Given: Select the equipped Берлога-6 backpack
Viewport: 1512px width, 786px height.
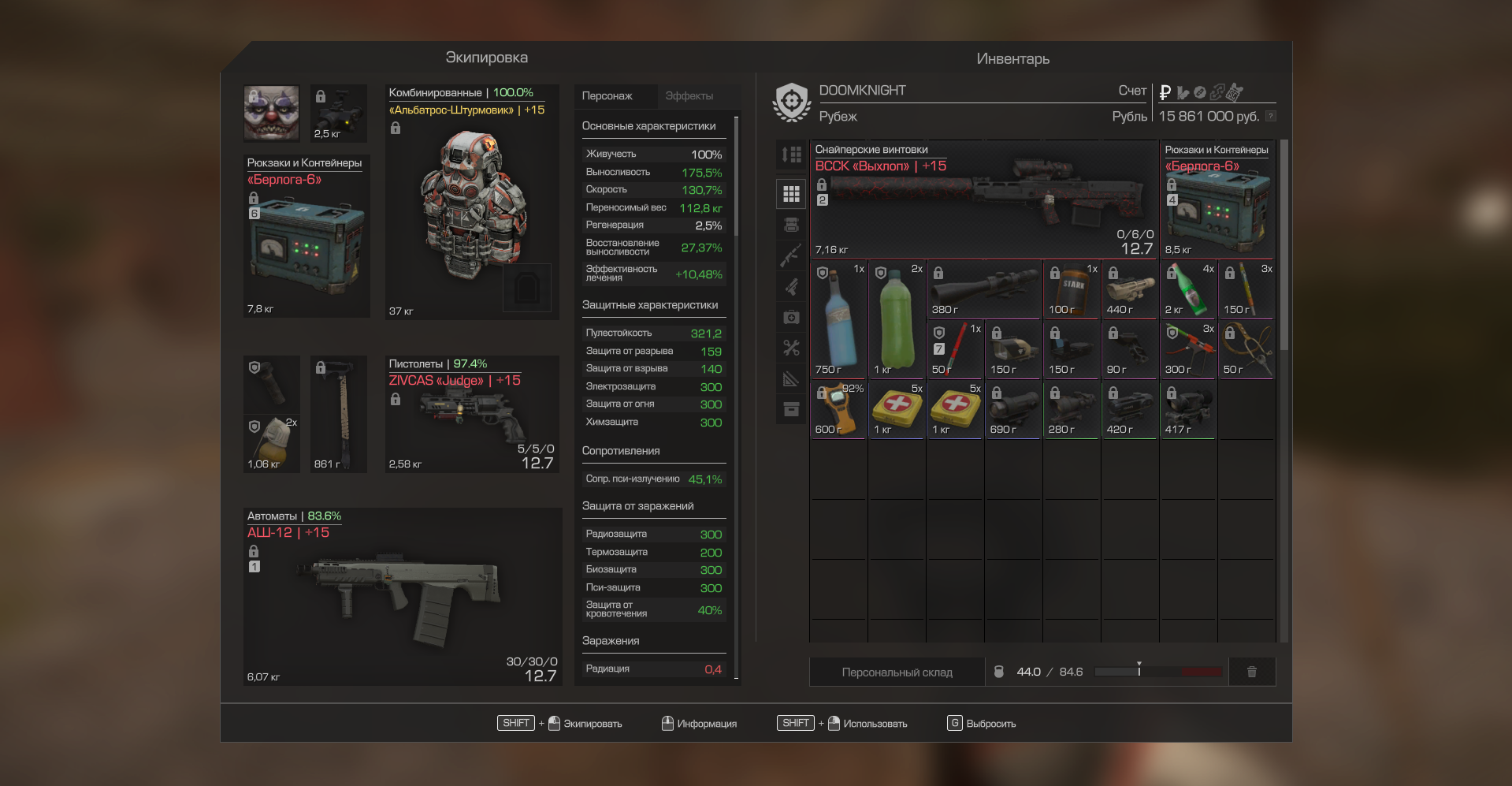Looking at the screenshot, I should (x=306, y=237).
